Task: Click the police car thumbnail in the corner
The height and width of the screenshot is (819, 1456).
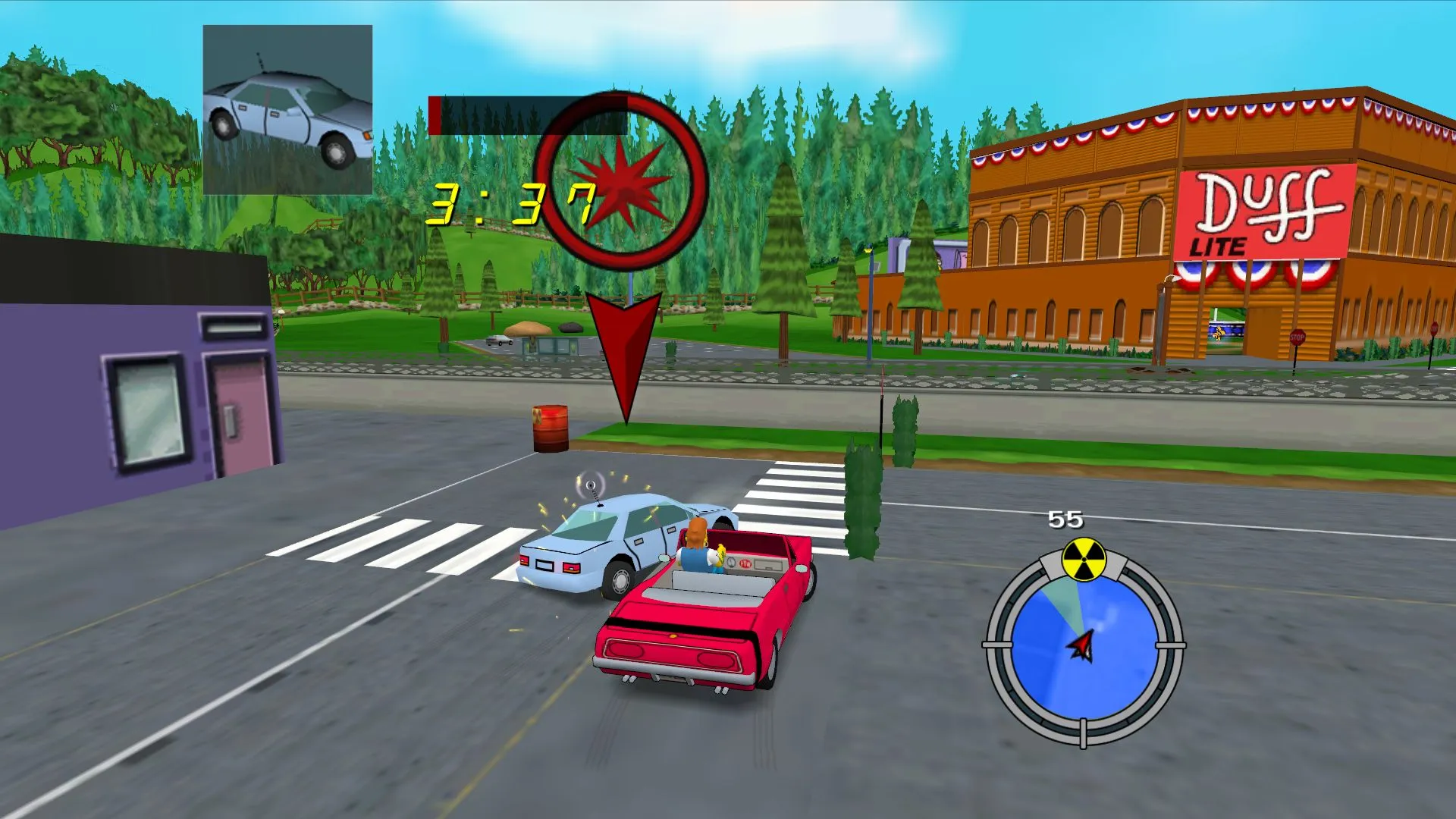Action: click(288, 108)
